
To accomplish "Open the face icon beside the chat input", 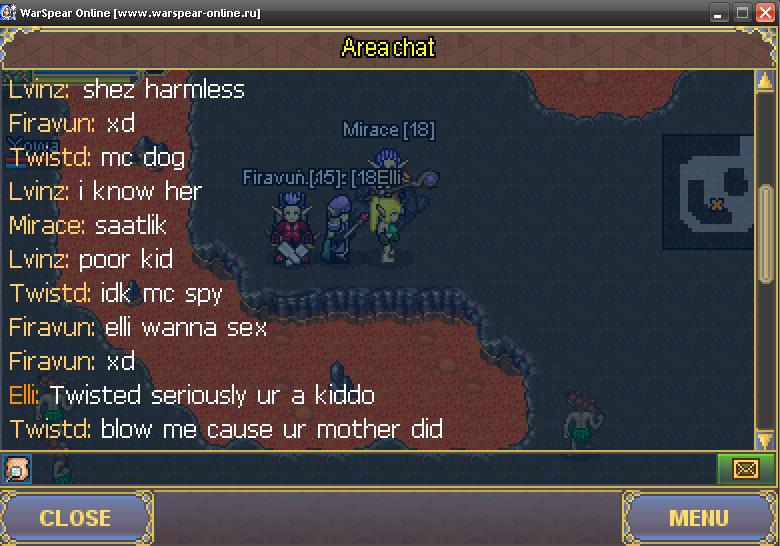I will tap(17, 468).
